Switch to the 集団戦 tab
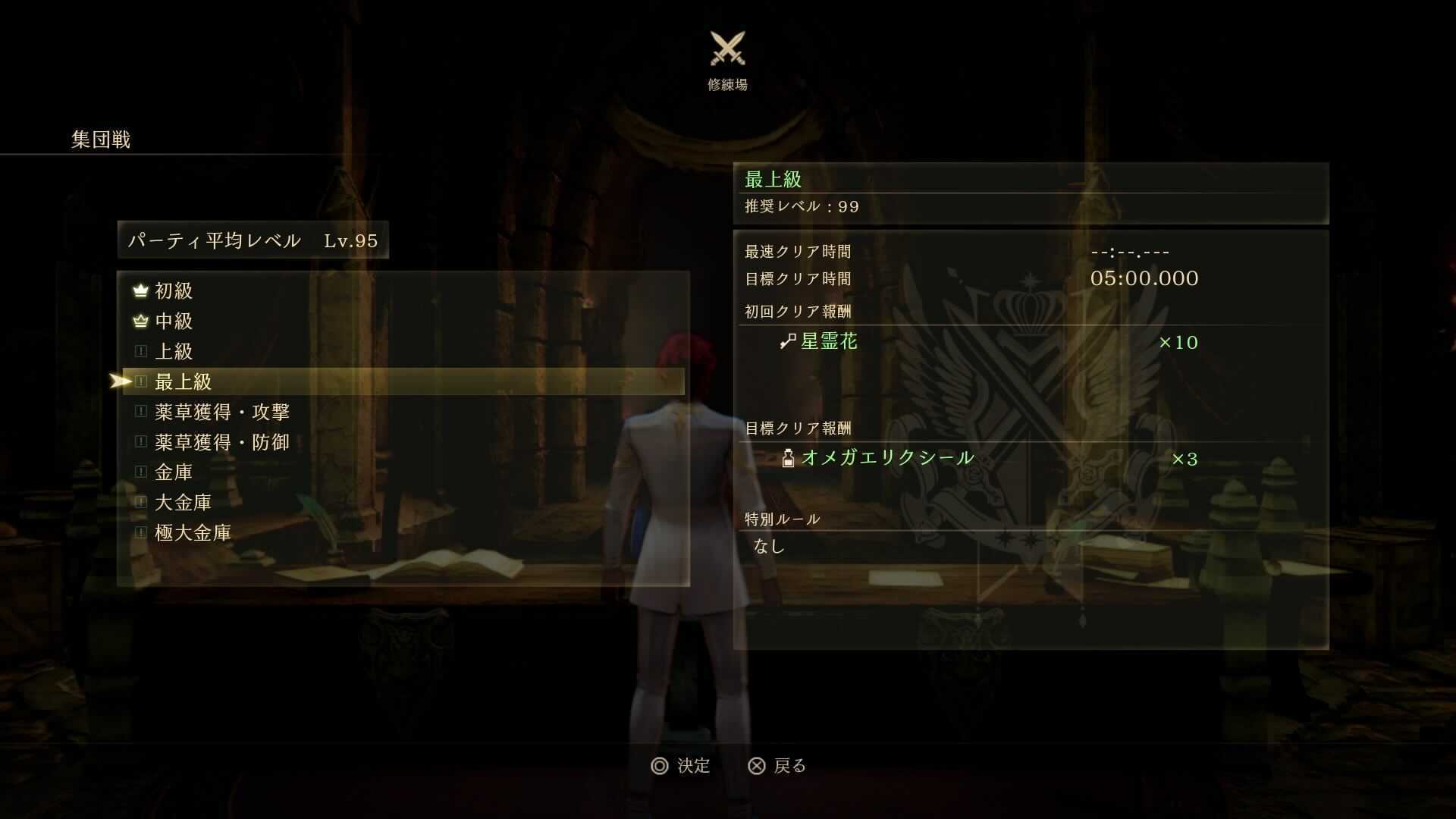The width and height of the screenshot is (1456, 819). point(99,137)
